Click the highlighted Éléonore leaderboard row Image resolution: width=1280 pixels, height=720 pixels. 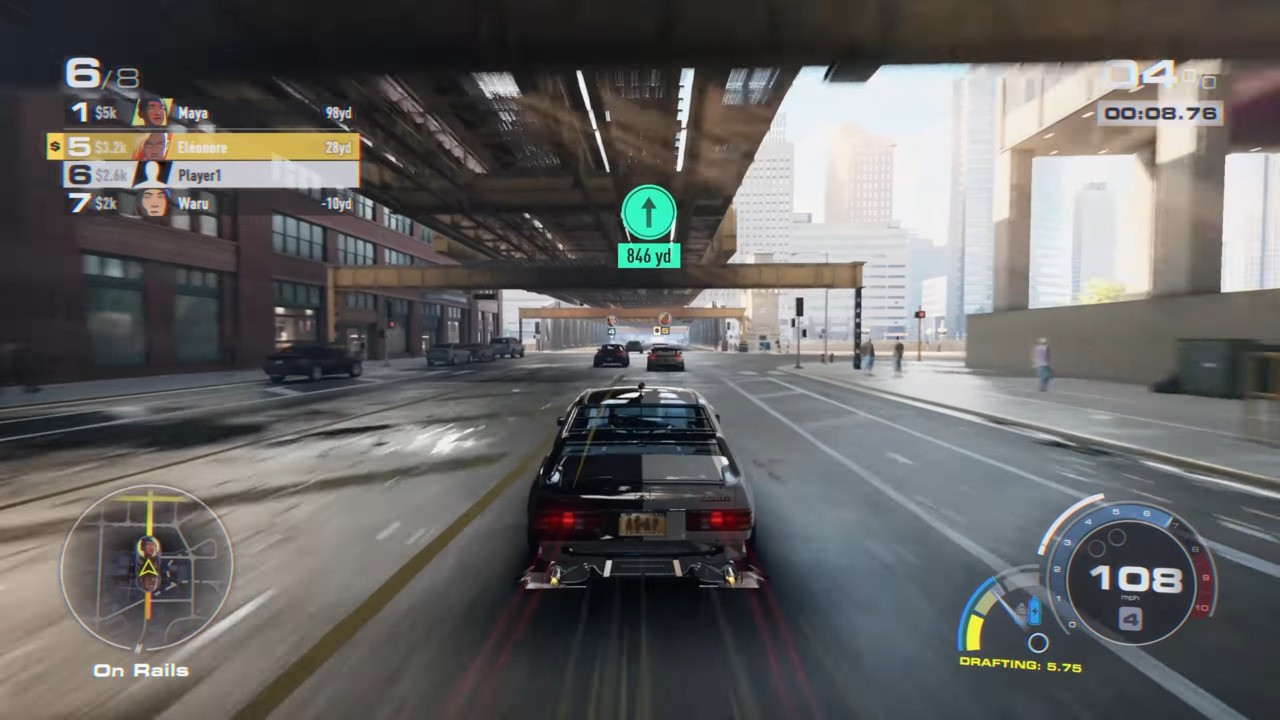coord(200,146)
